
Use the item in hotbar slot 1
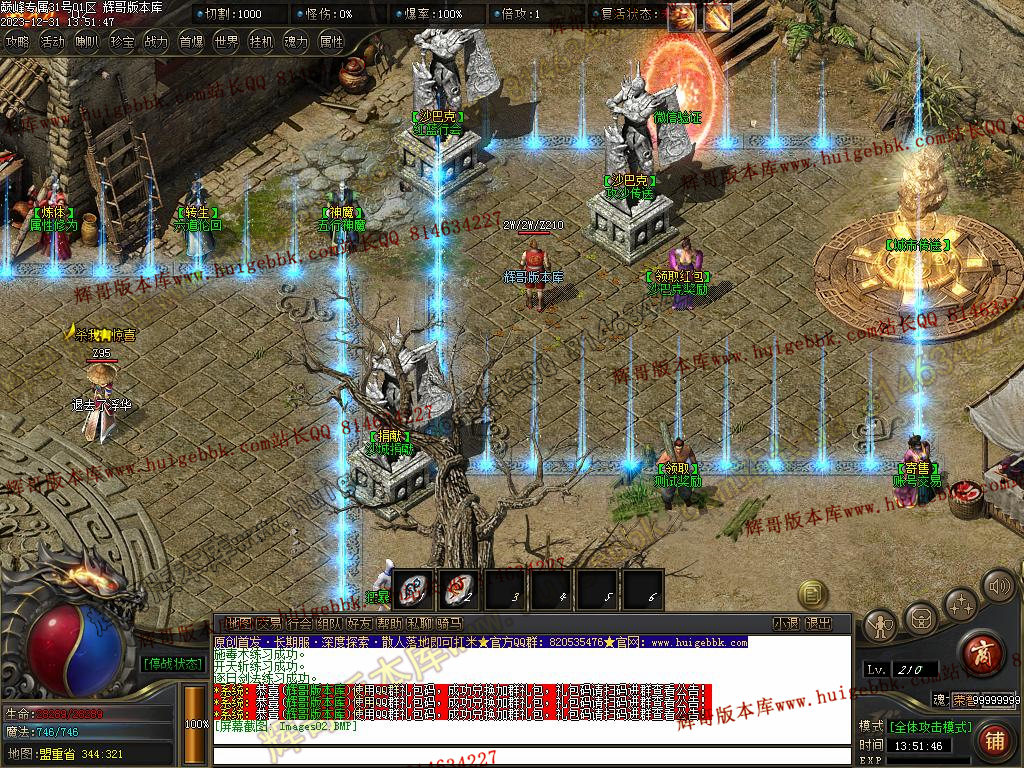click(412, 588)
